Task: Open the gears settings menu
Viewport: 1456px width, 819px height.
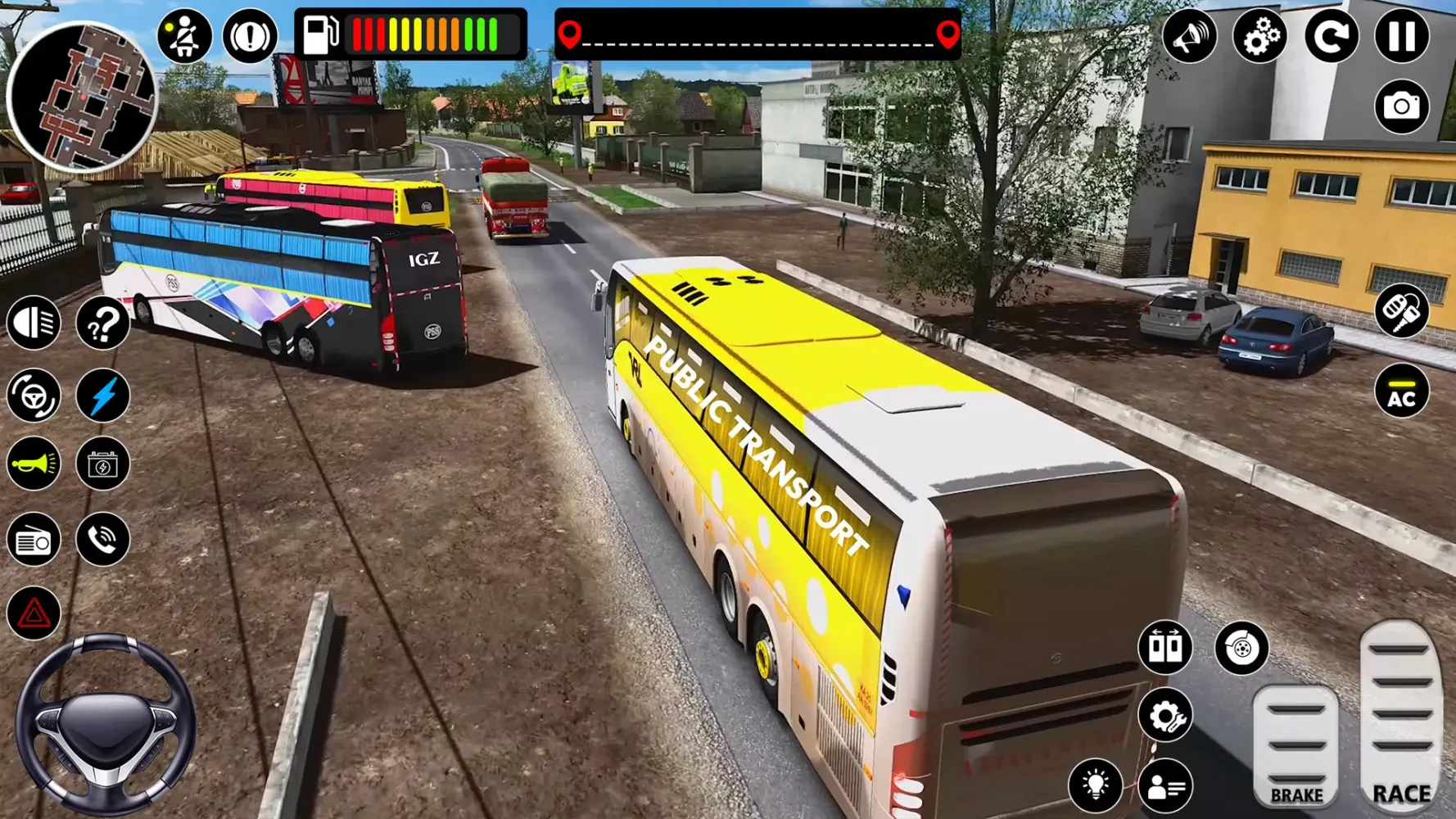Action: (1259, 36)
